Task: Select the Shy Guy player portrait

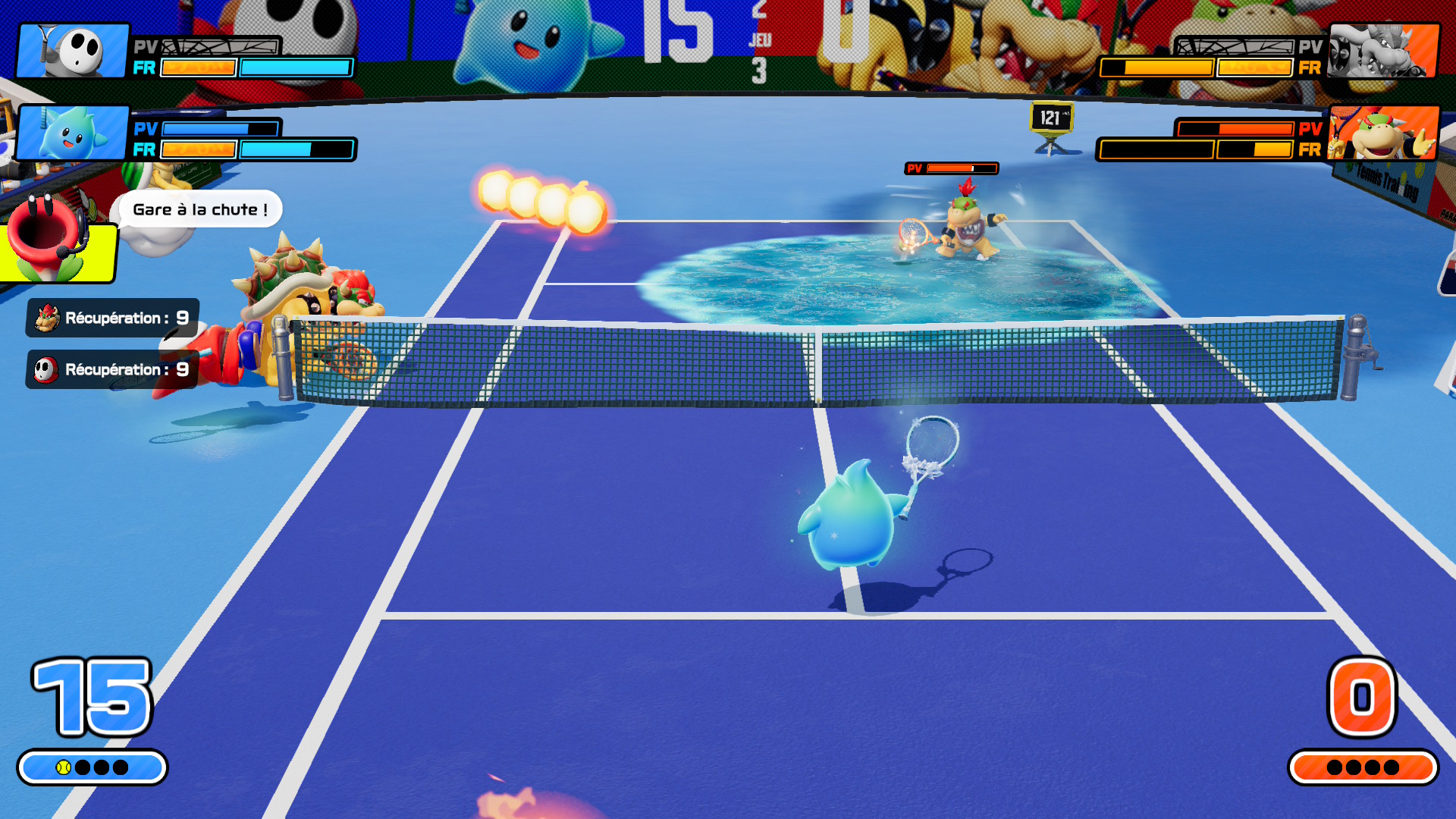Action: pyautogui.click(x=73, y=50)
